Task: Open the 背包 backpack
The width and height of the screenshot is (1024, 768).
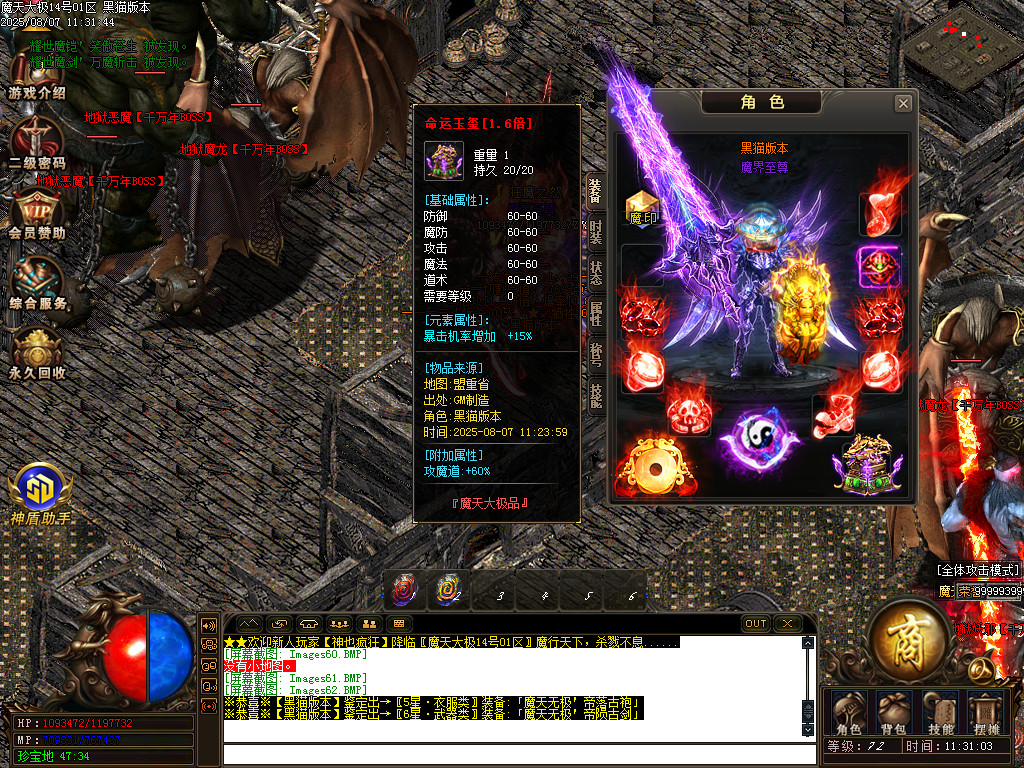Action: (892, 711)
